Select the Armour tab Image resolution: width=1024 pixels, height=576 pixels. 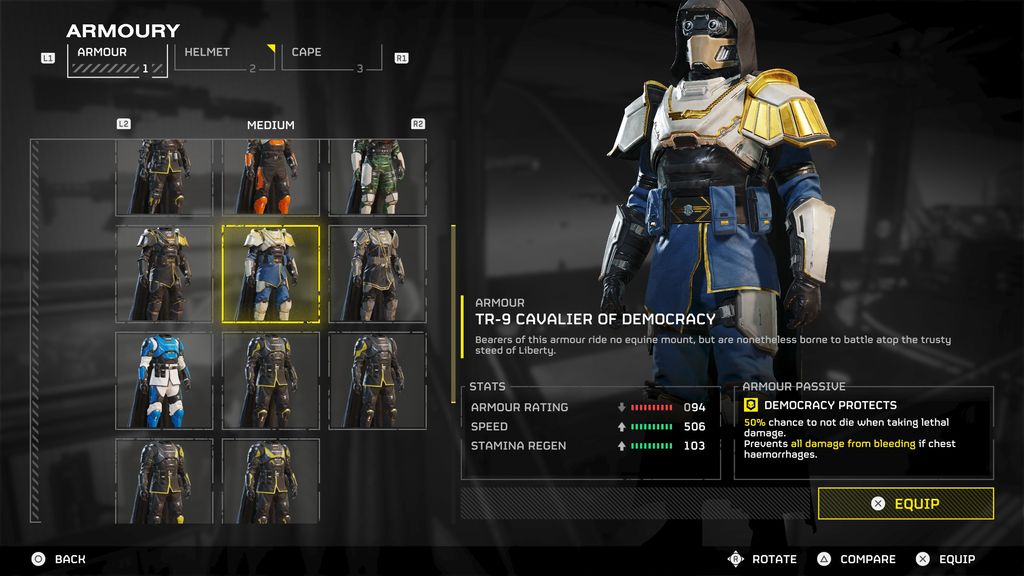click(116, 58)
